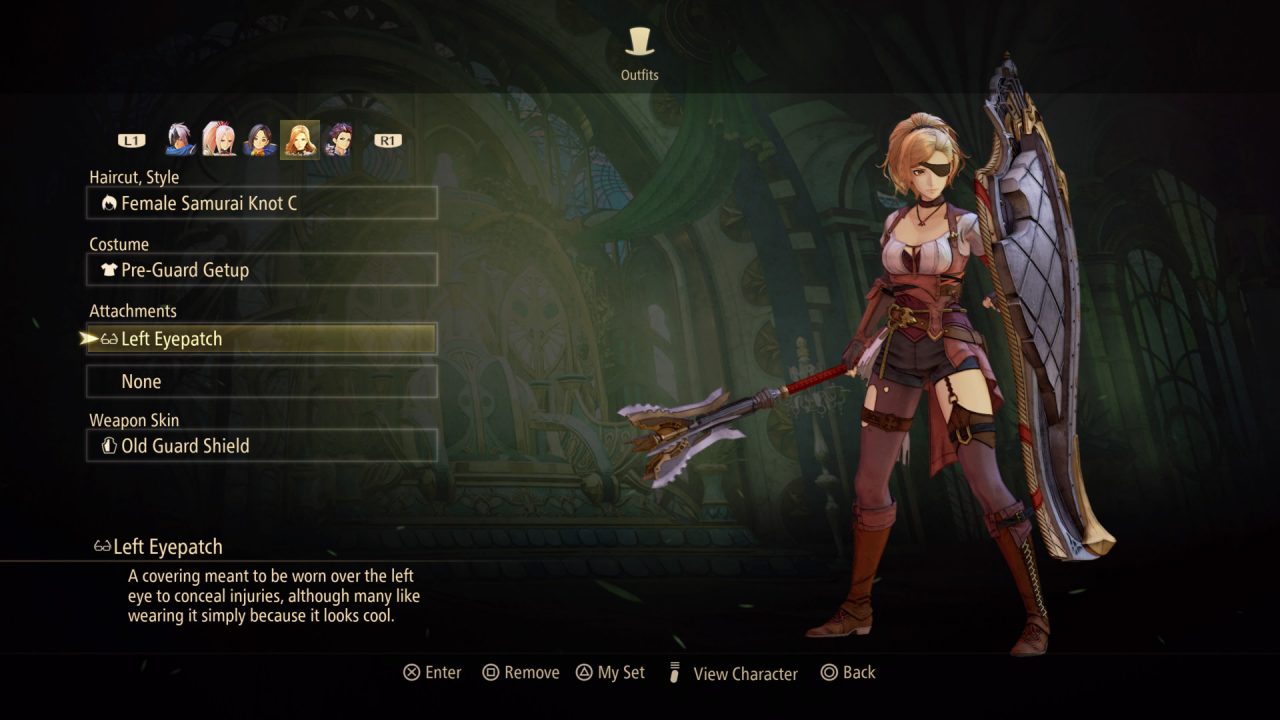Switch to the silver-haired Alphen portrait

point(181,140)
